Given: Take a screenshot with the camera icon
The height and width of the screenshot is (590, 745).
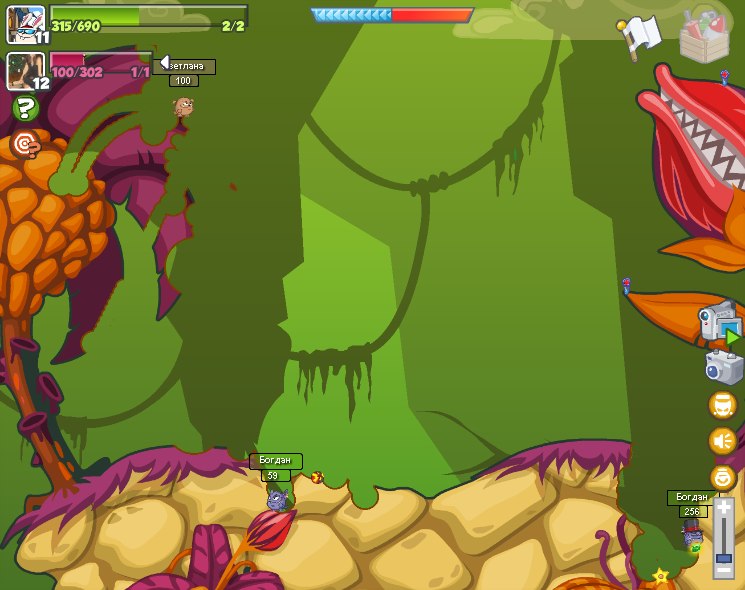Looking at the screenshot, I should 722,367.
